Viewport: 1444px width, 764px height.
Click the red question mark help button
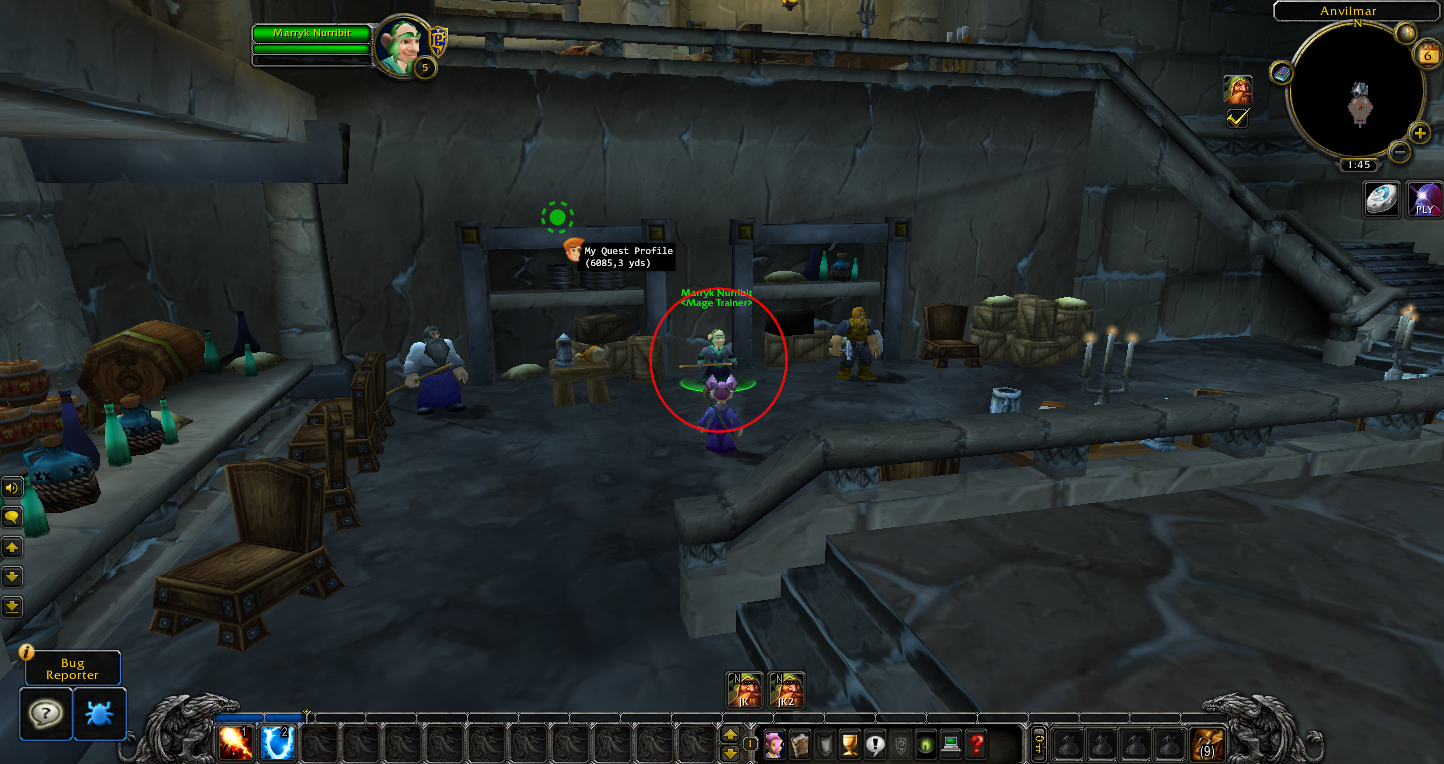click(x=977, y=744)
